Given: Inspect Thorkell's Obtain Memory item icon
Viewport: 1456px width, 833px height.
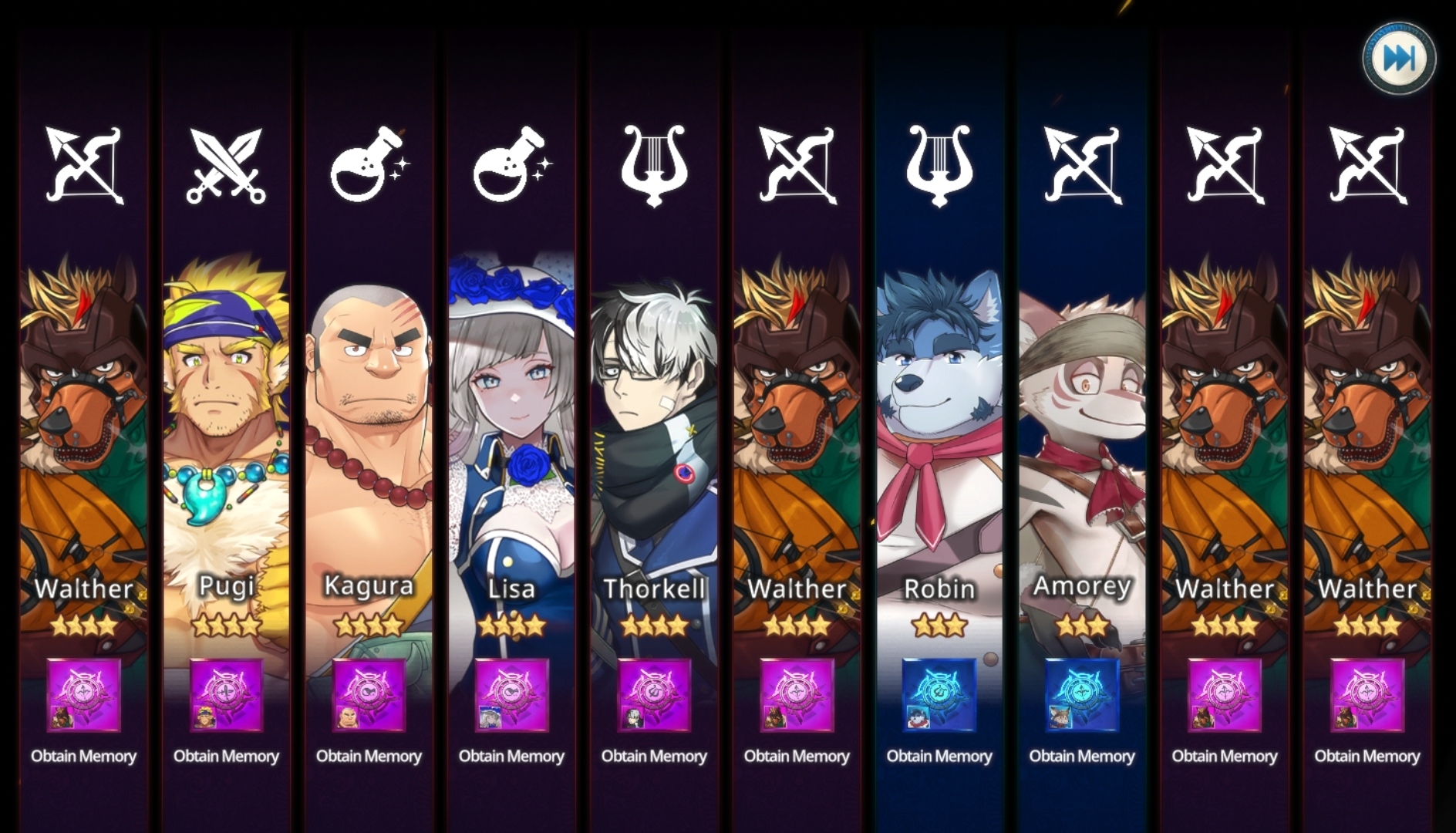Looking at the screenshot, I should (x=654, y=695).
